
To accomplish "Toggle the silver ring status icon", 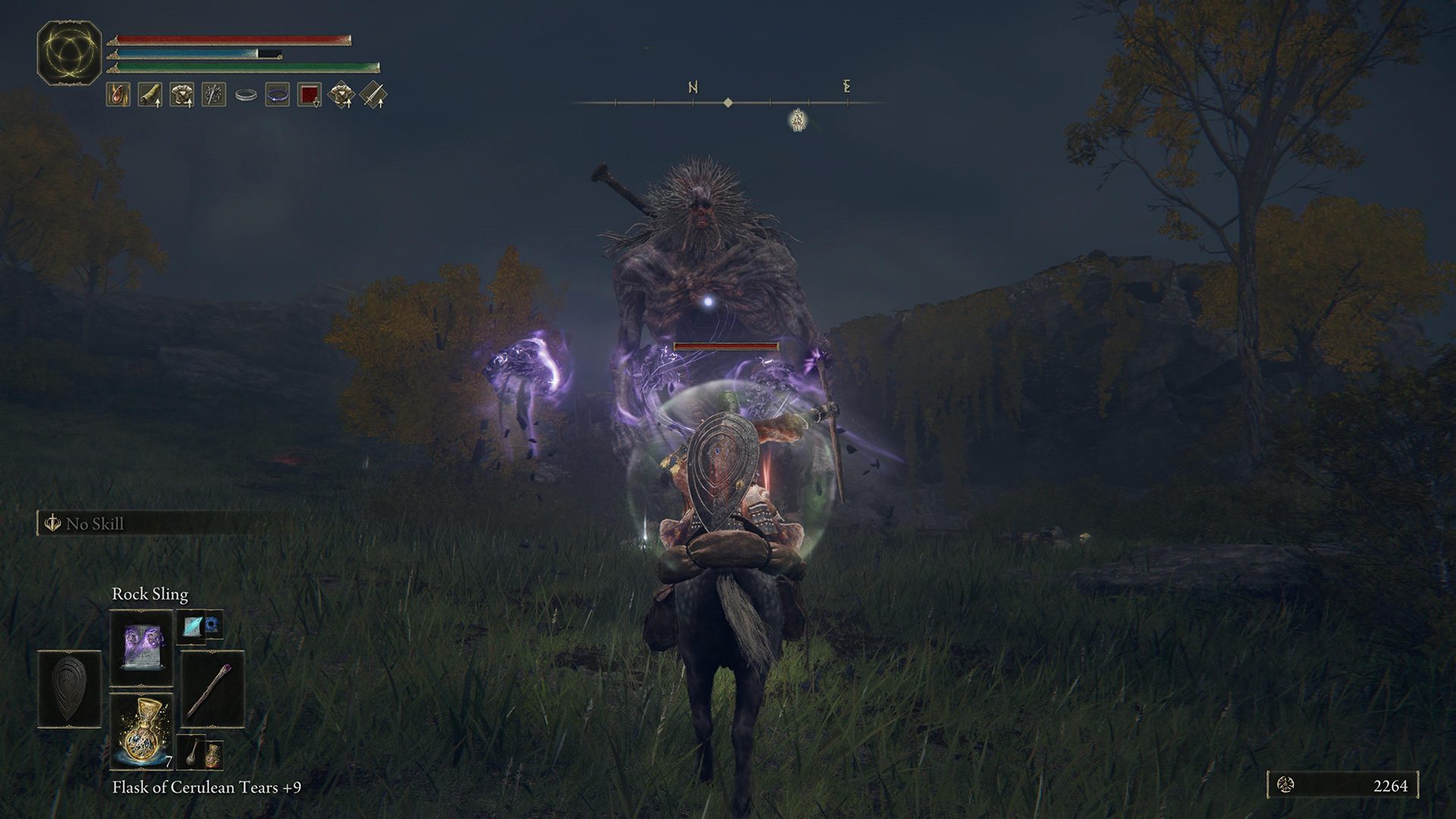I will [246, 94].
